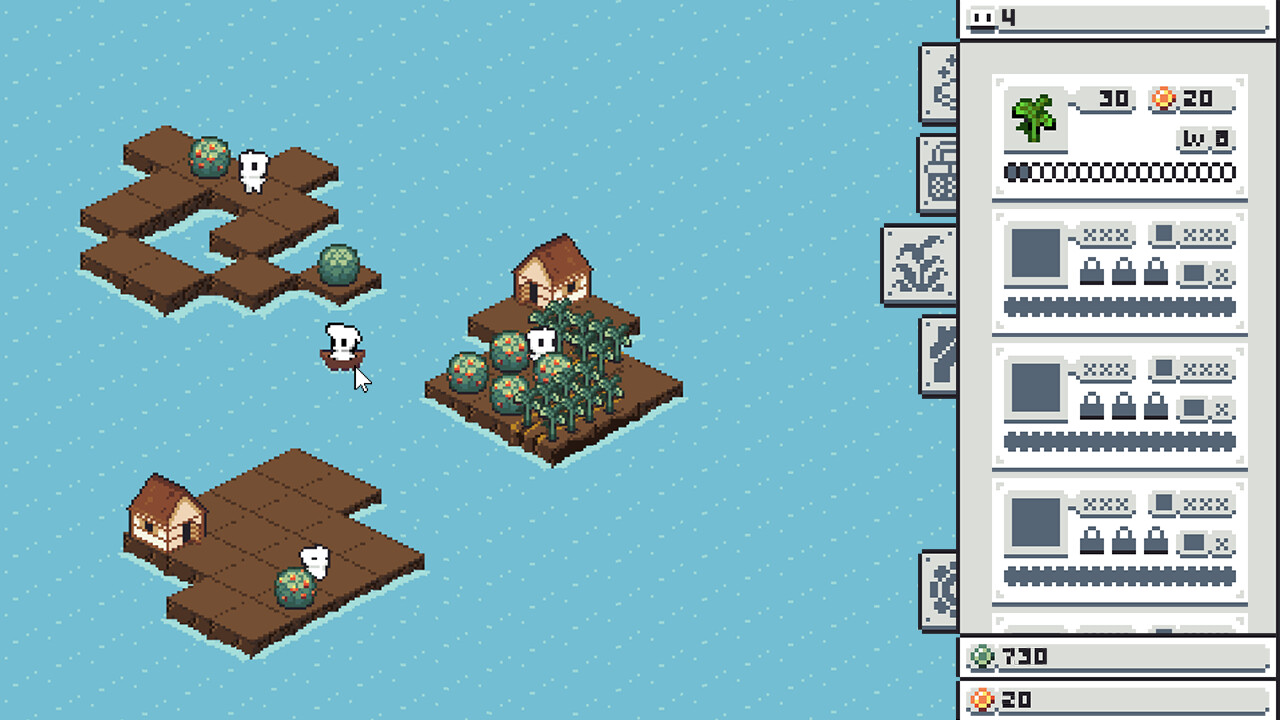Open the sparkle upgrade tab on the sidebar
1280x720 pixels.
pos(940,85)
